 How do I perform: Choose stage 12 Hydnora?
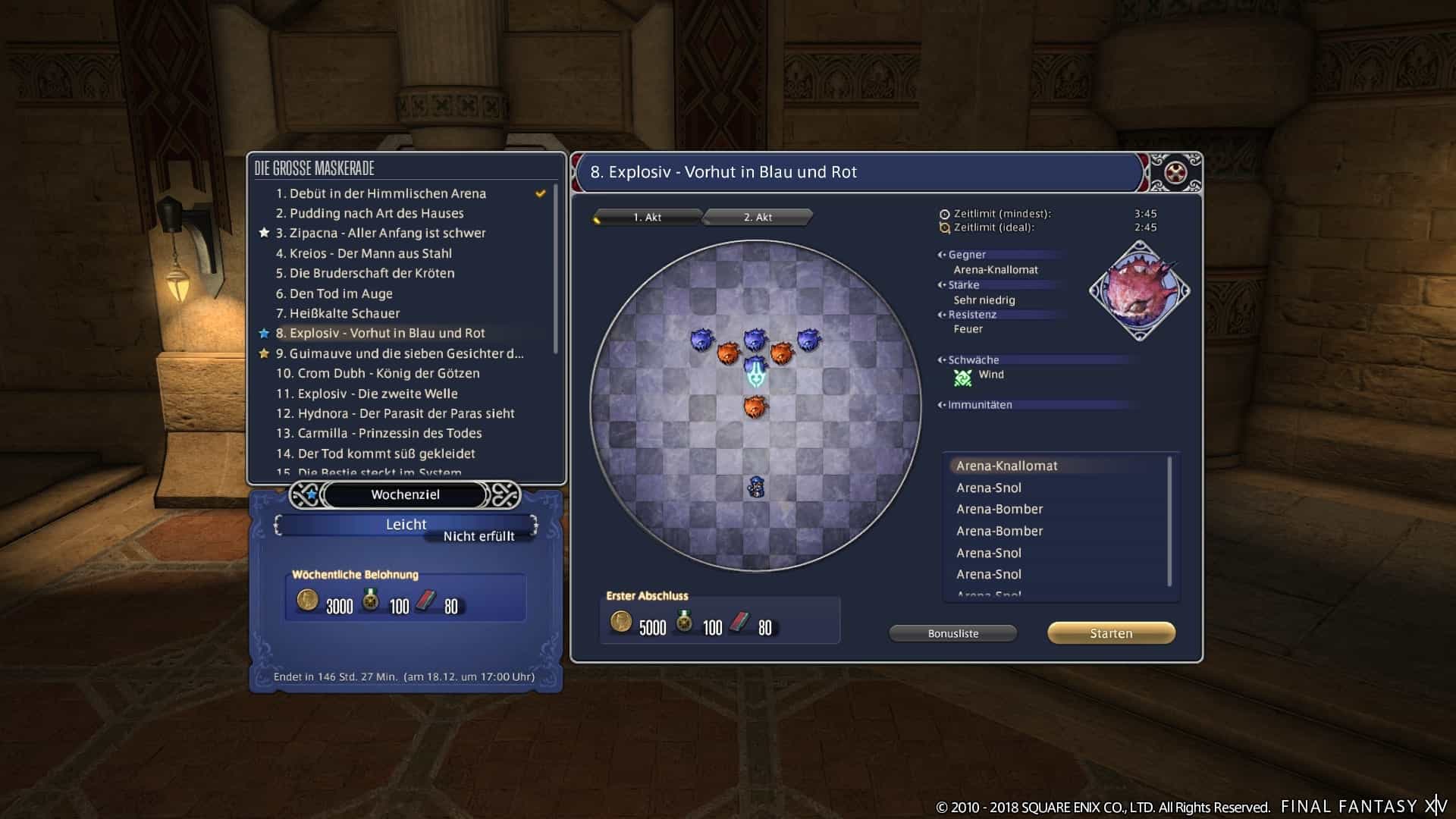(x=395, y=413)
